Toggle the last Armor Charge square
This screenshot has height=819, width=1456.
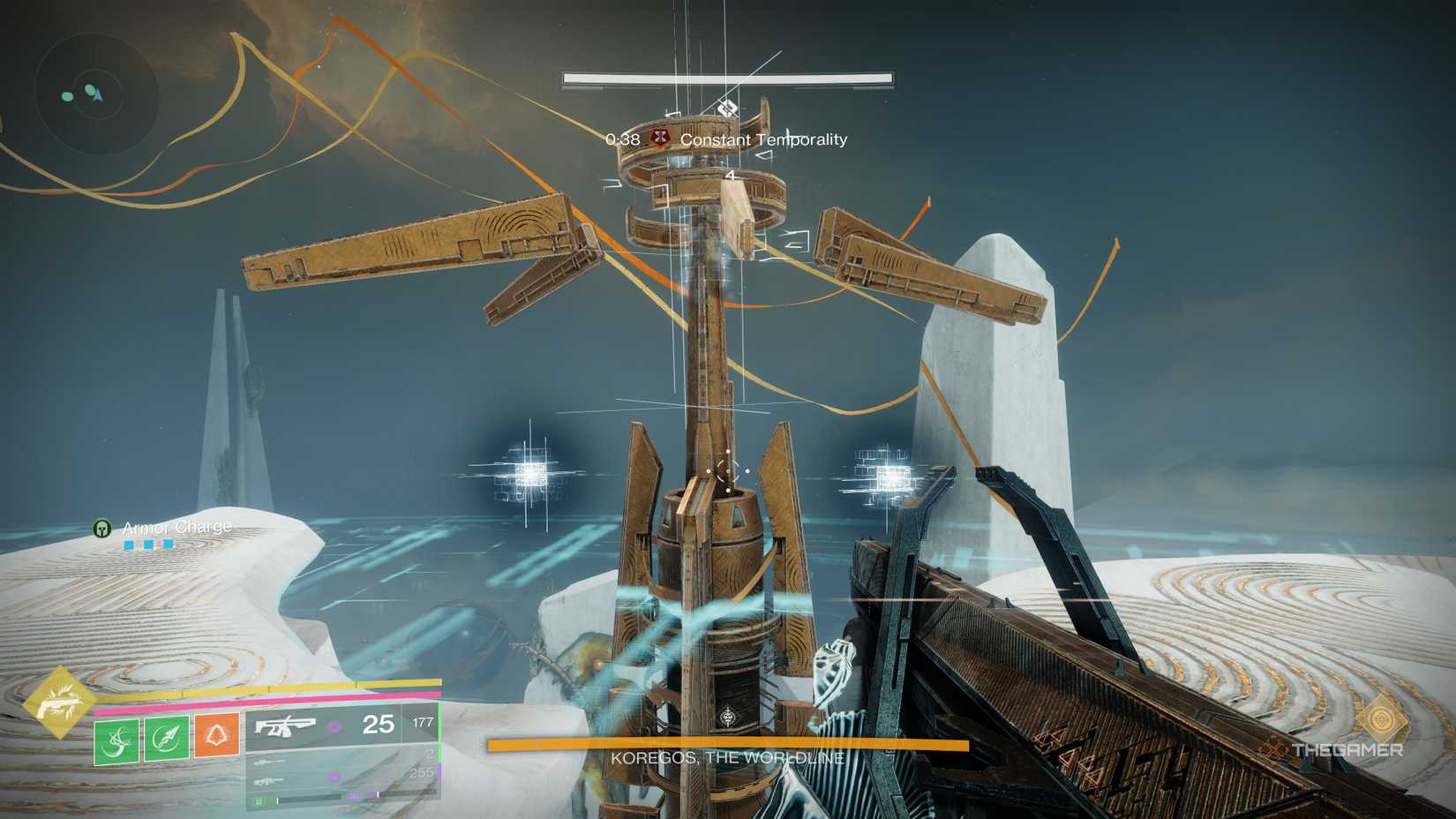[x=168, y=545]
